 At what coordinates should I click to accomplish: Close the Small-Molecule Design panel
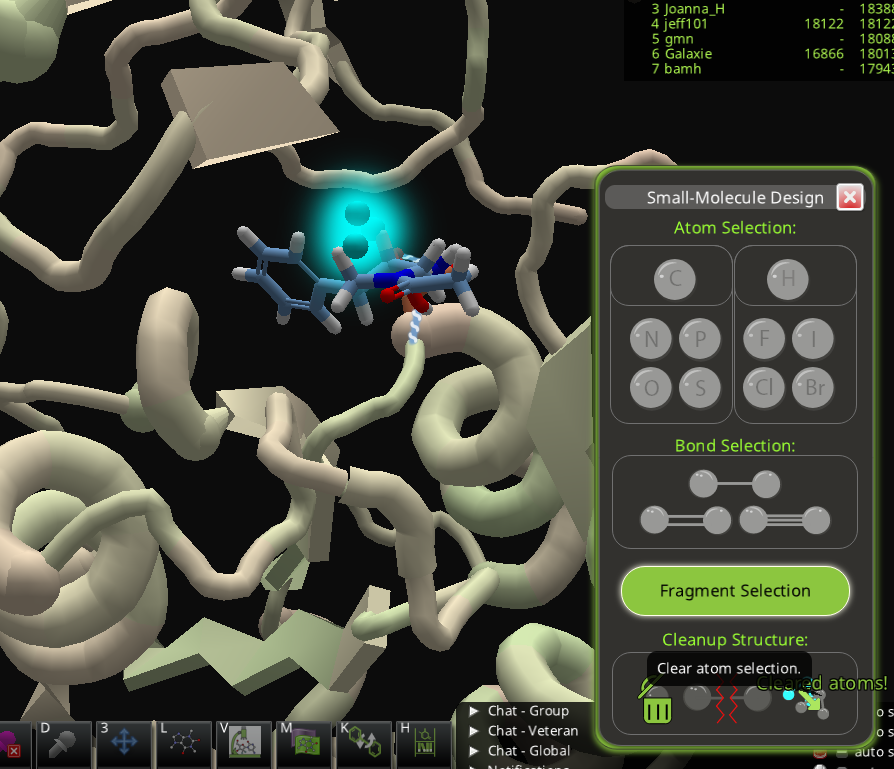[x=850, y=197]
